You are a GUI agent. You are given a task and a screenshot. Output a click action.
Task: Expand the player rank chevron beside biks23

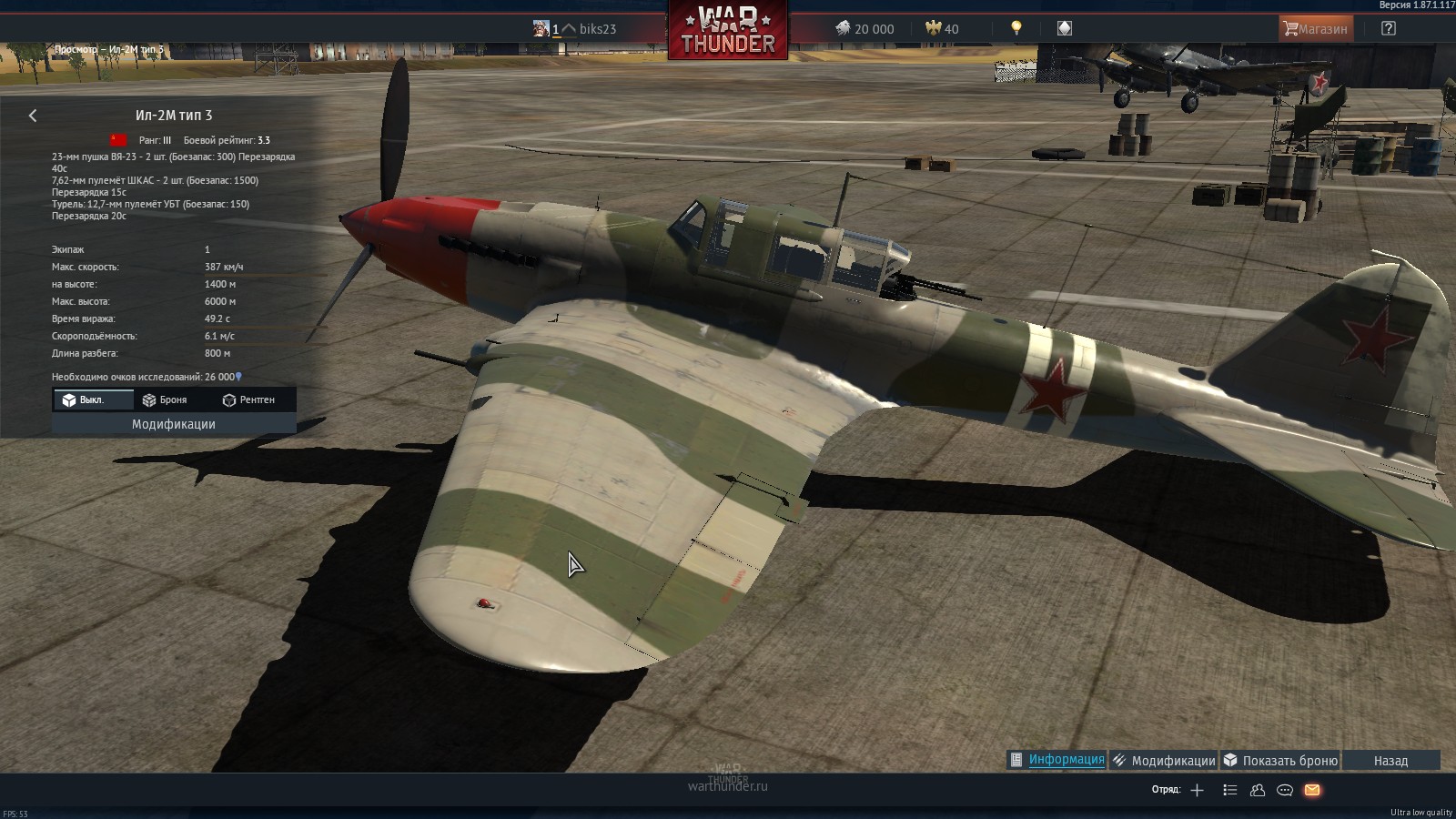(567, 28)
